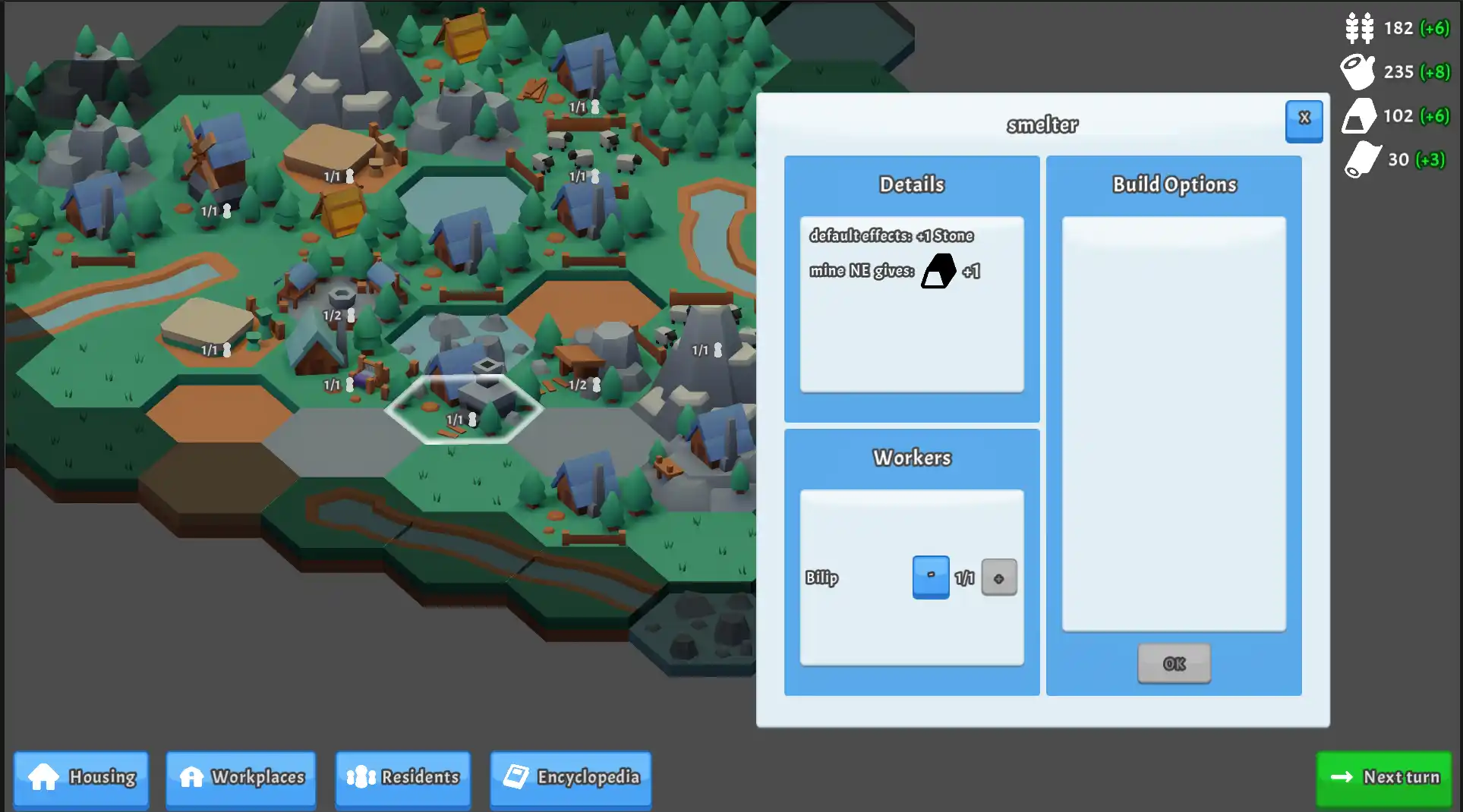Open the Workplaces tab at the bottom

pyautogui.click(x=240, y=778)
